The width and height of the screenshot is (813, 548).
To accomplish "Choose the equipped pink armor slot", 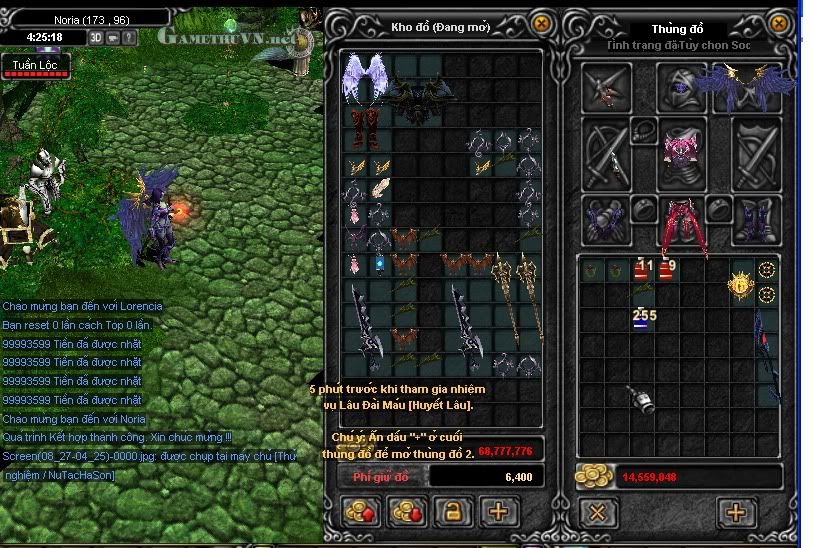I will (x=680, y=152).
